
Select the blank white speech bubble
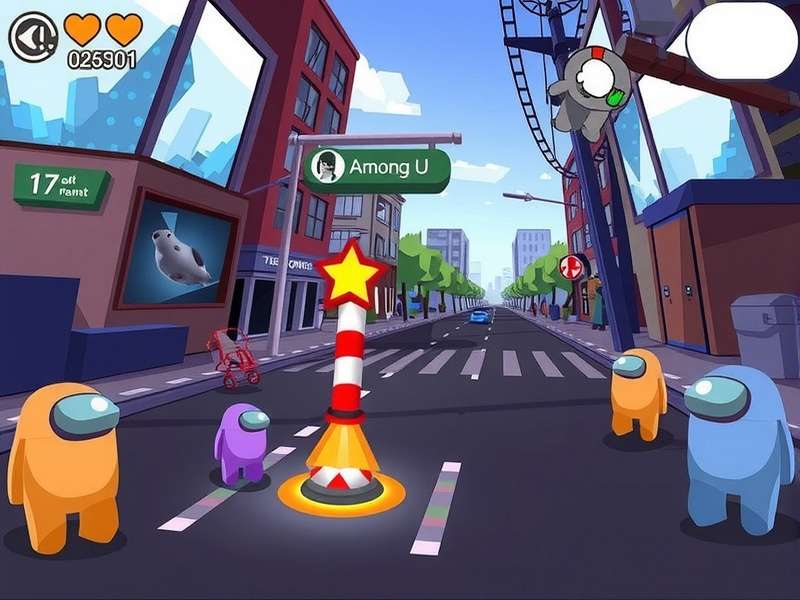(741, 40)
